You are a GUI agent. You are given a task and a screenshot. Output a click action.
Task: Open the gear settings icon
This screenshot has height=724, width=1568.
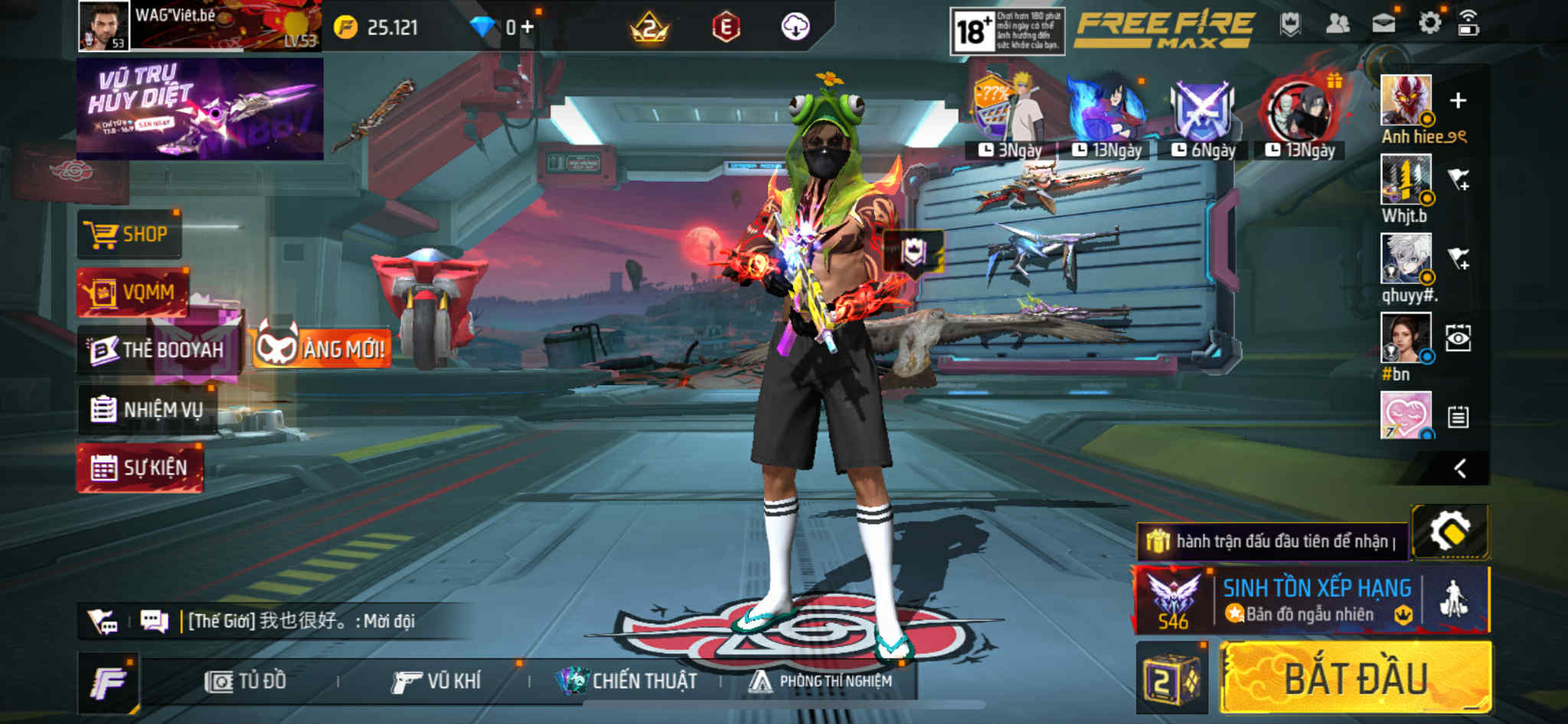click(1429, 24)
